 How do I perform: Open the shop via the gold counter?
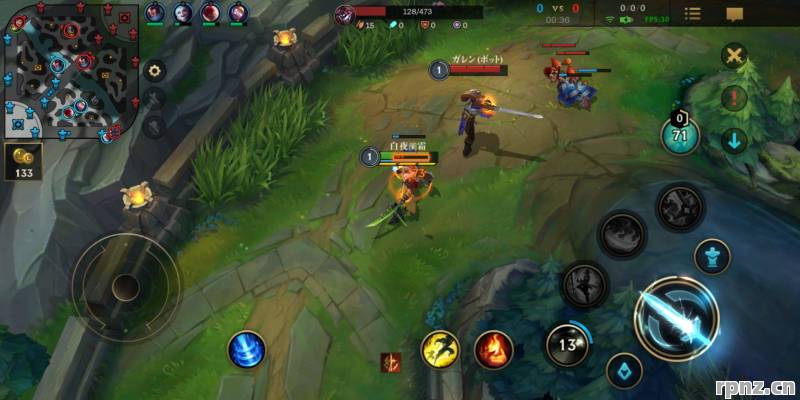click(24, 163)
